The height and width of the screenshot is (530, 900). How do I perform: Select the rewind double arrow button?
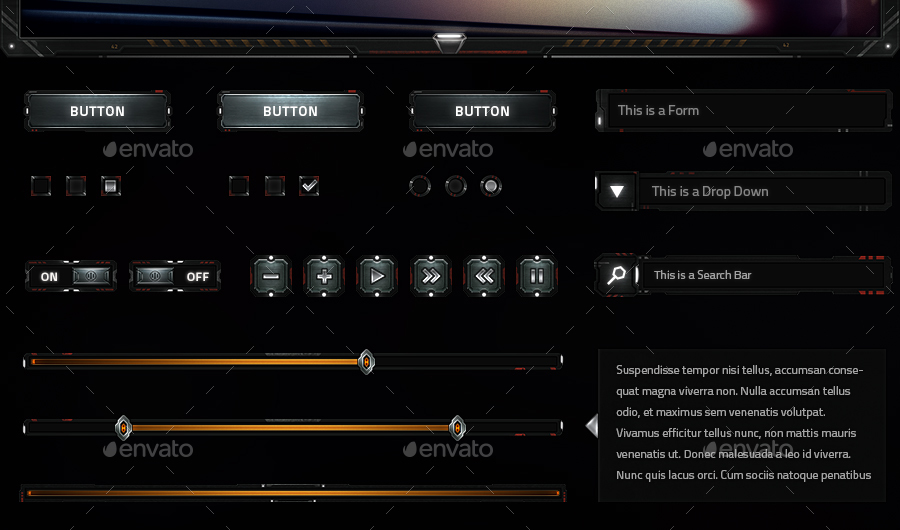484,275
